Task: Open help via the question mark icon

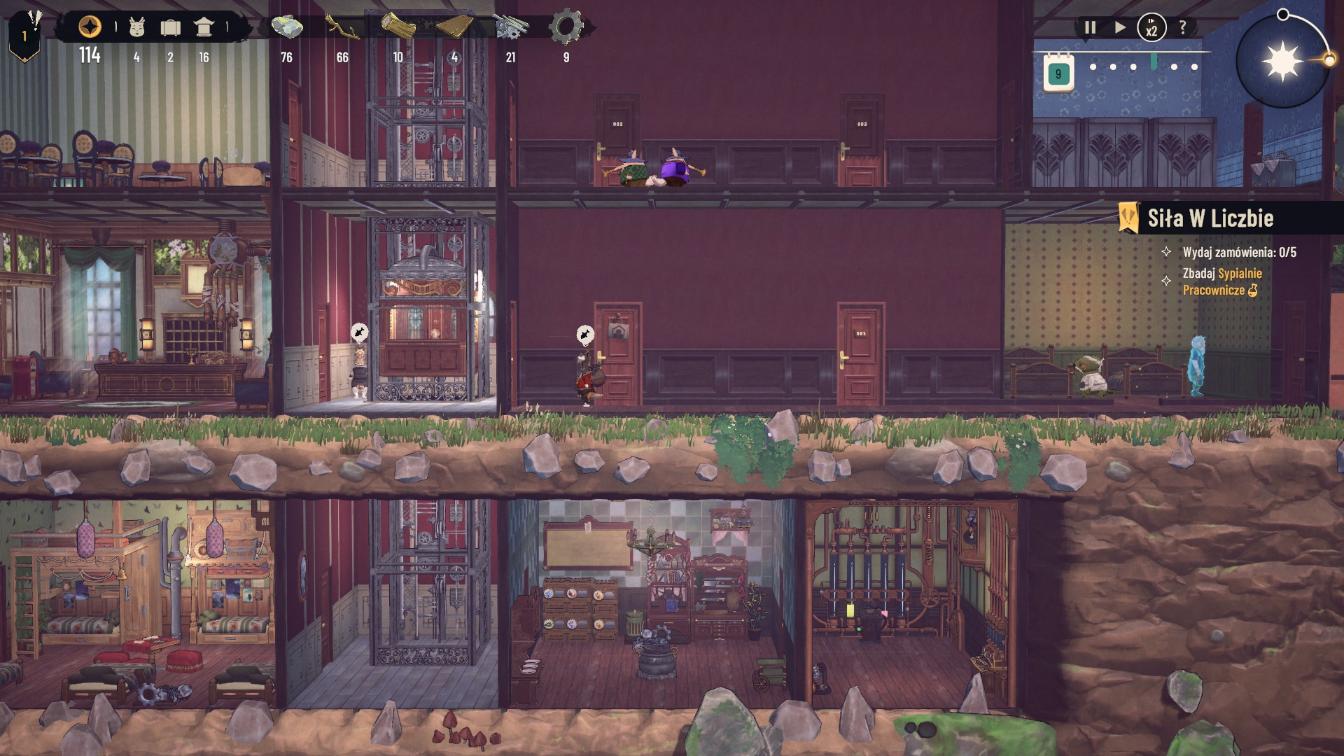Action: point(1183,28)
